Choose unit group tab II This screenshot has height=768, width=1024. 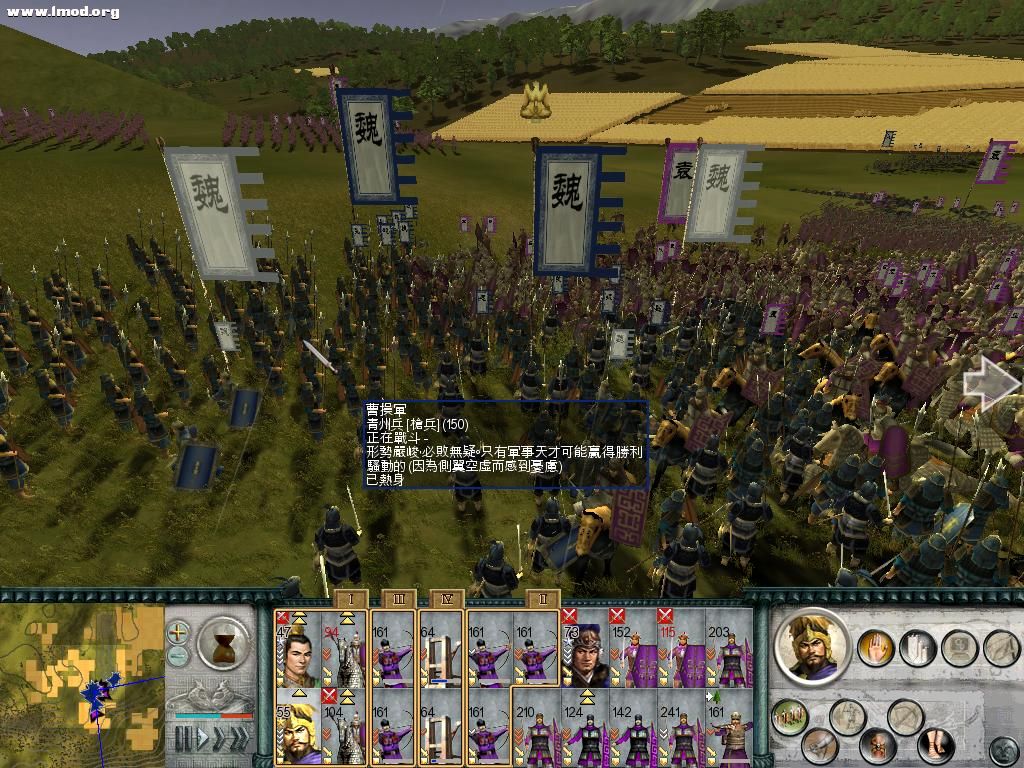pyautogui.click(x=541, y=598)
